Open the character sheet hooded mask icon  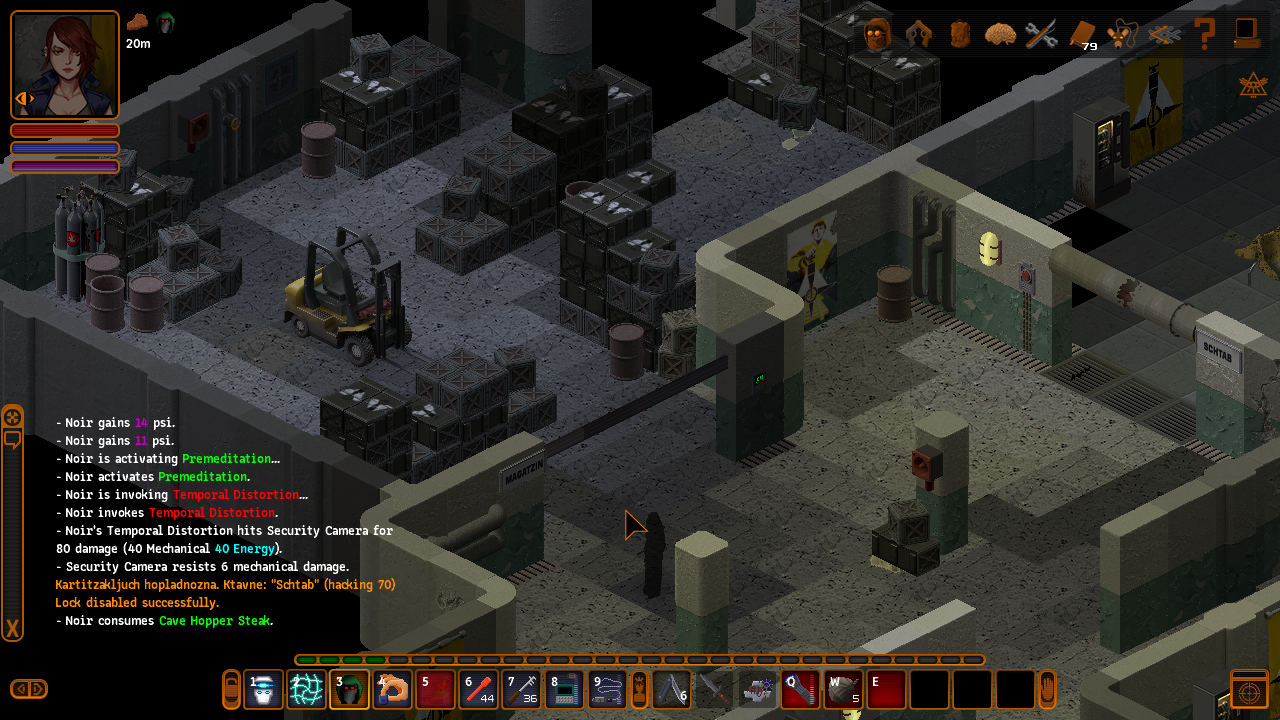(878, 34)
